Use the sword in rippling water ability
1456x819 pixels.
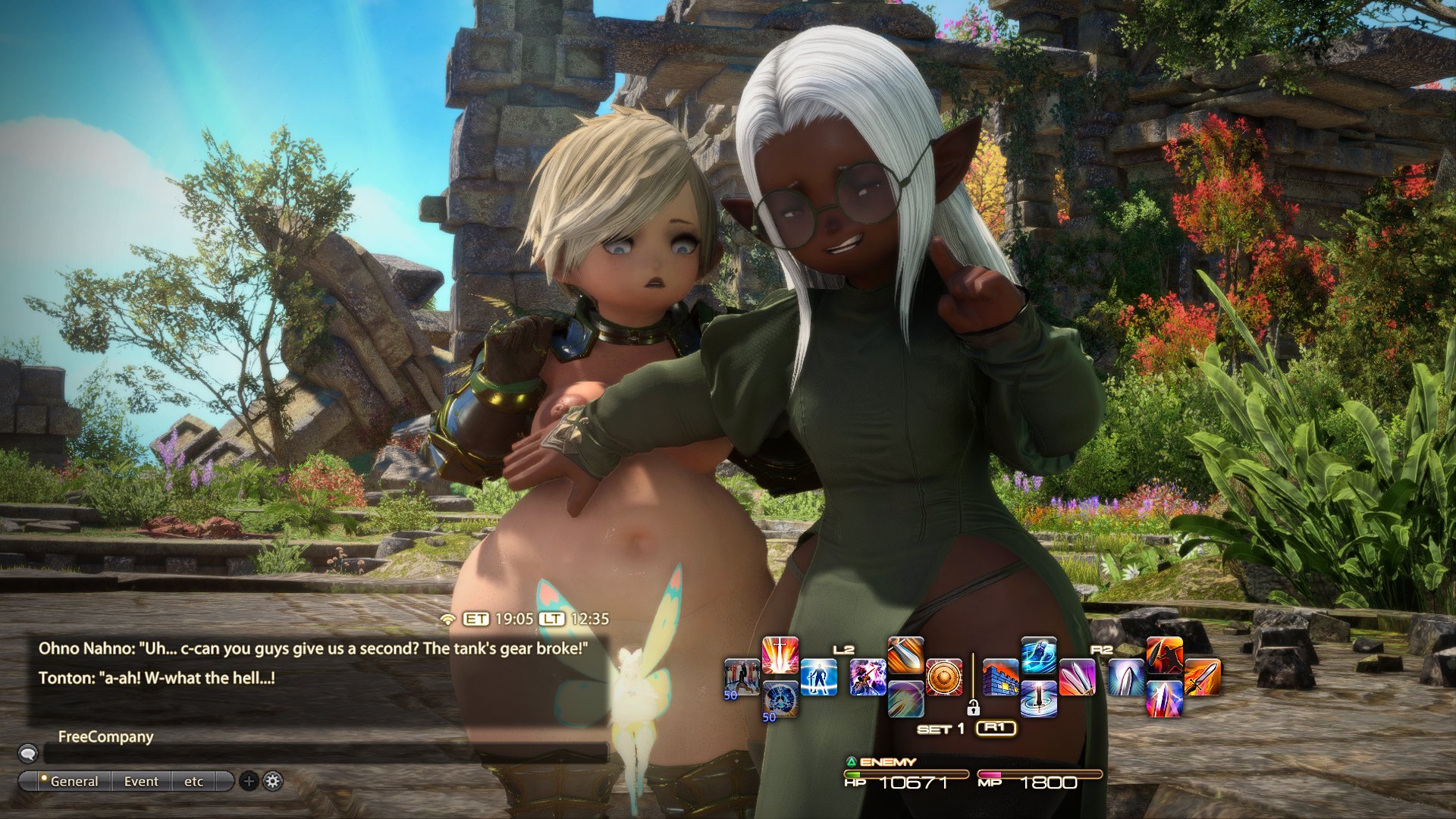[x=1039, y=698]
